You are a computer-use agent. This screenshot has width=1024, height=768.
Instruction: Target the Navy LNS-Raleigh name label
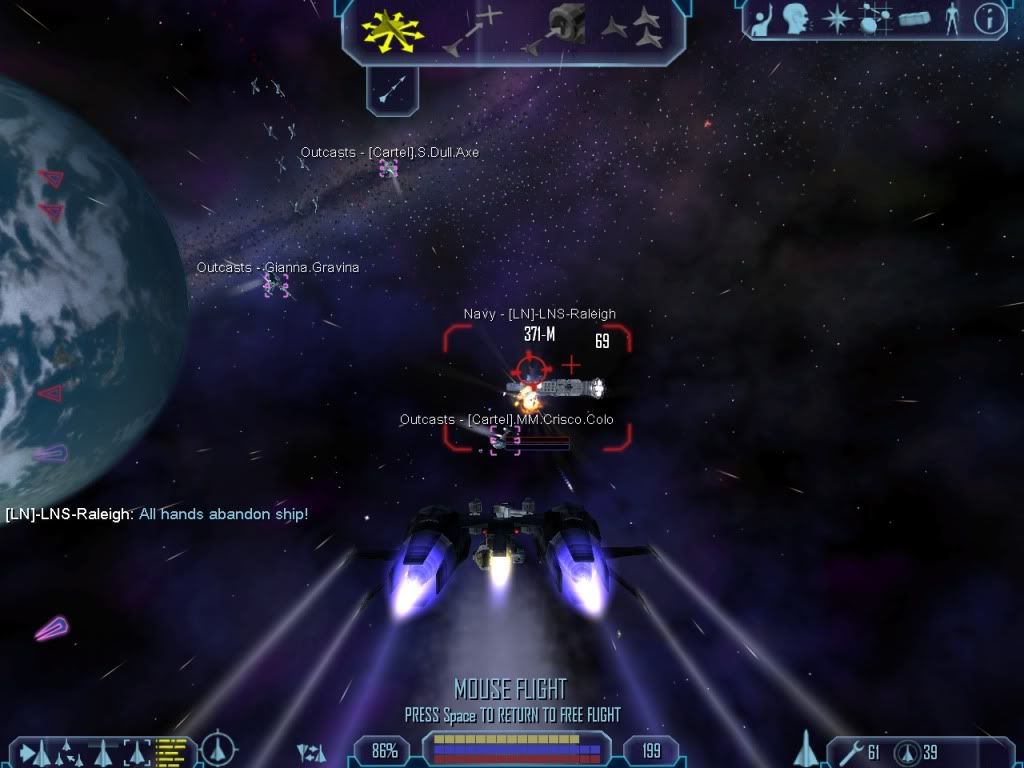coord(539,314)
